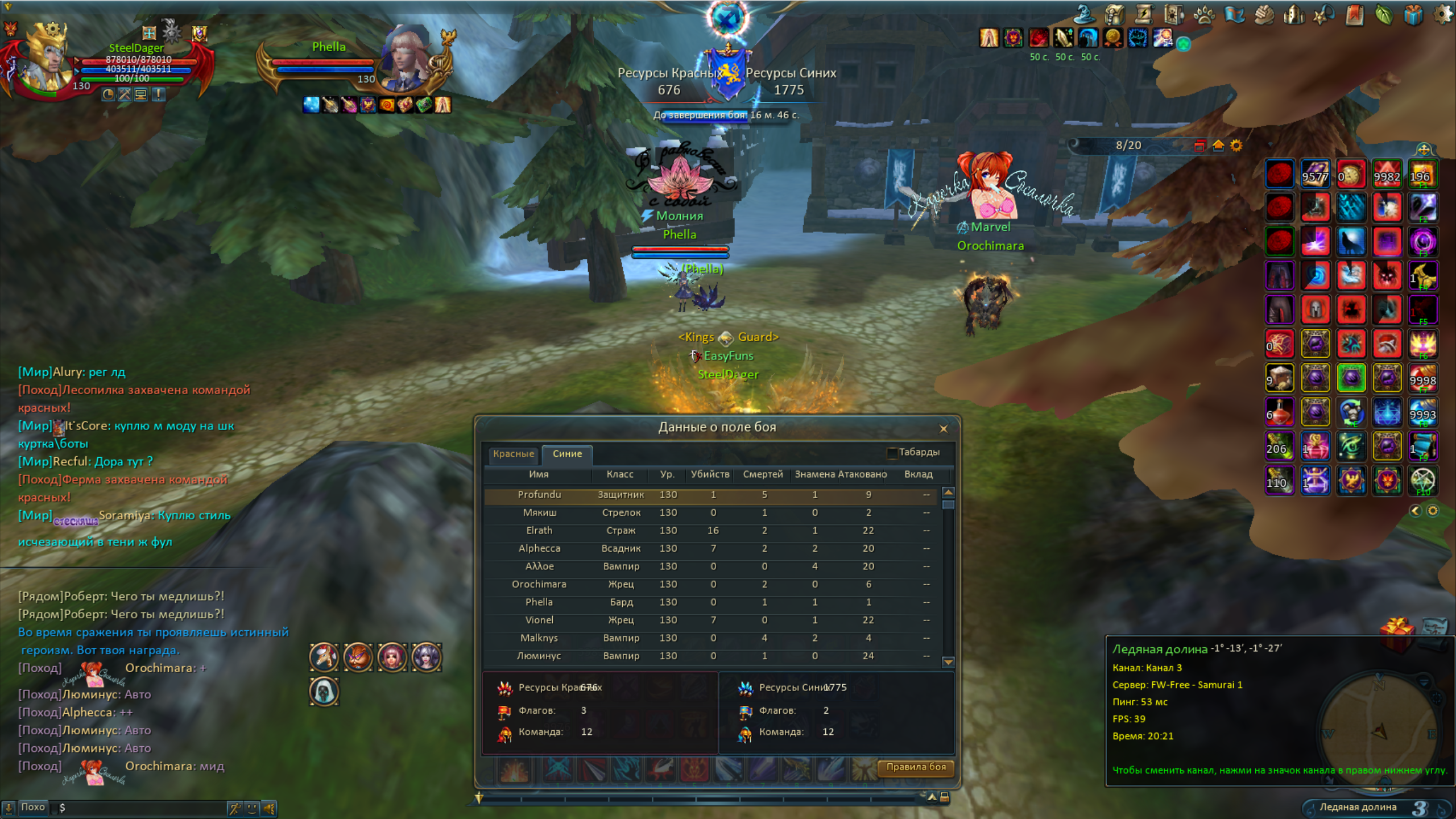Click the channel 3 indicator at Ледяная долина
The width and height of the screenshot is (1456, 819).
1419,808
